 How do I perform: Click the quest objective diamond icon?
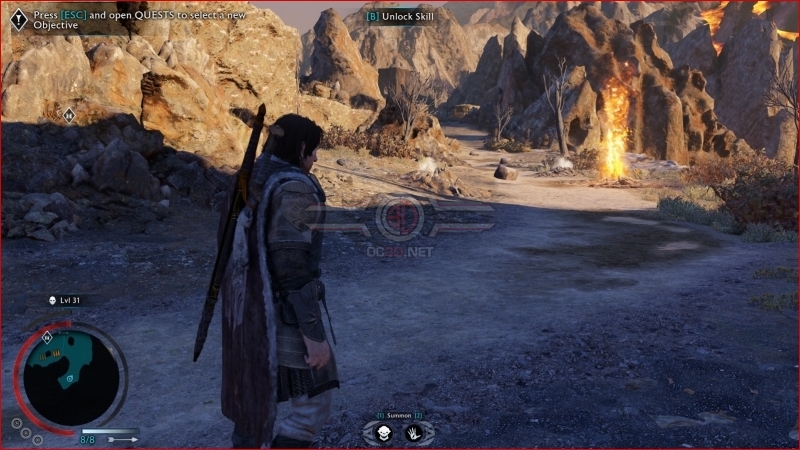pyautogui.click(x=18, y=21)
